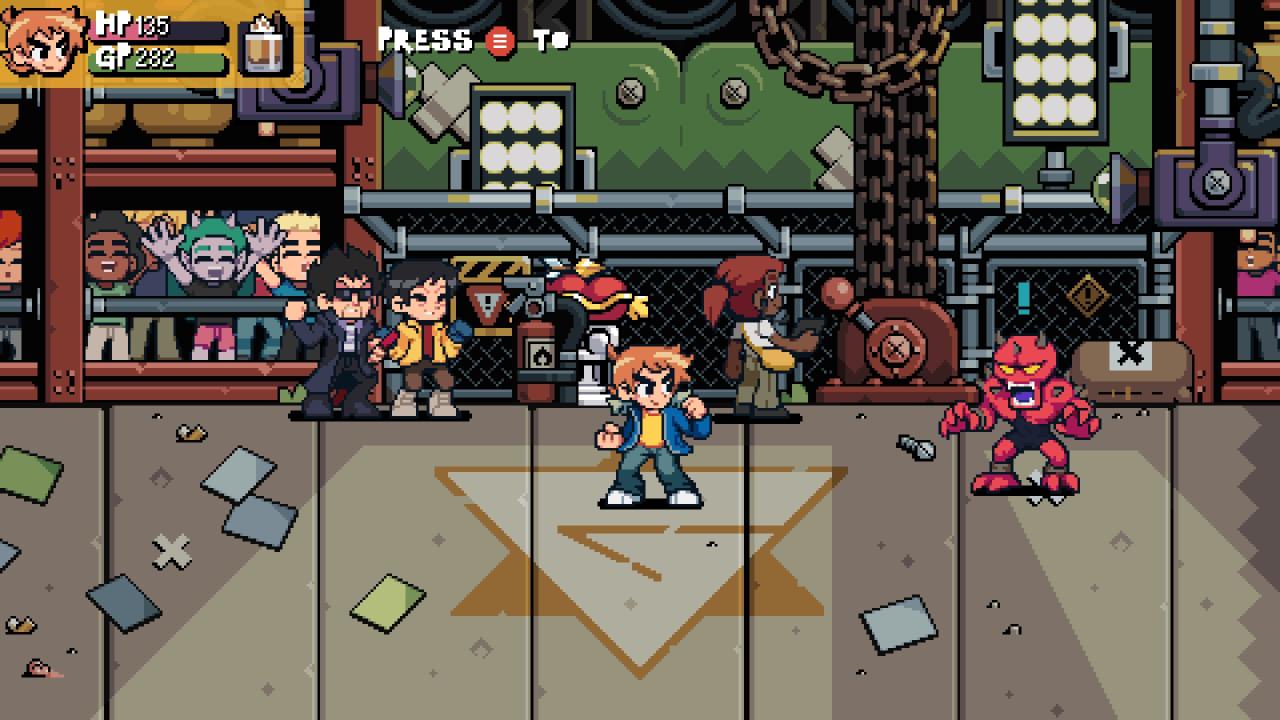
Task: Use the whipped-cream drink item slot
Action: coord(266,44)
